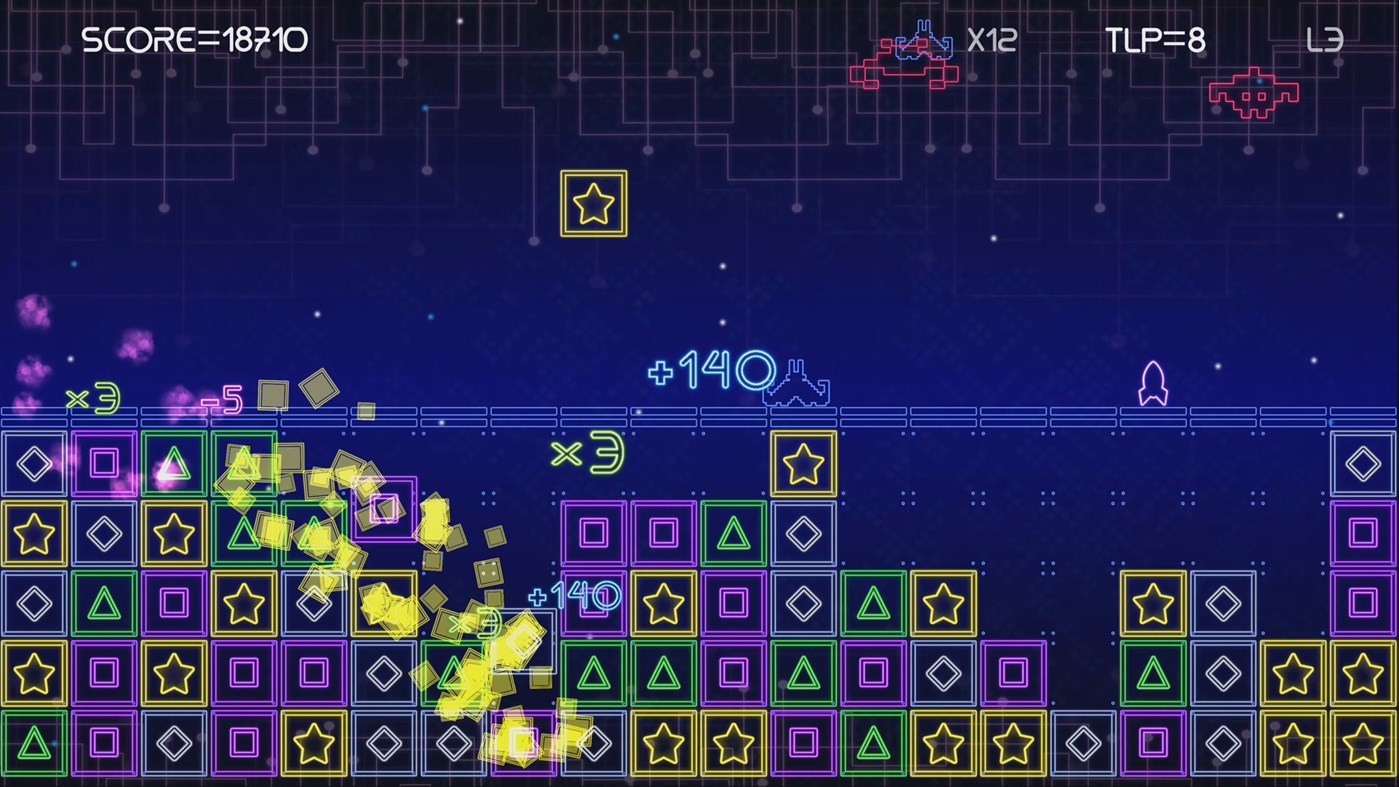Click the red invader sprite at top right
1399x787 pixels.
tap(1252, 92)
